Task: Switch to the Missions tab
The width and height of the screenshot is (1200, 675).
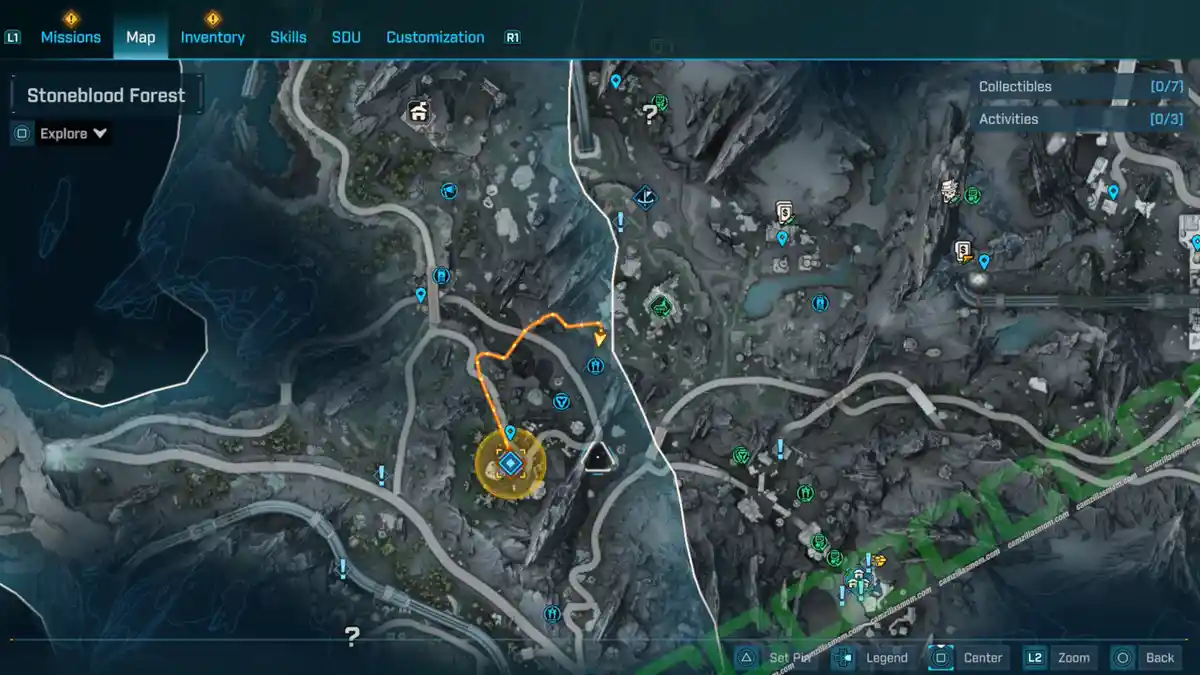Action: [70, 37]
